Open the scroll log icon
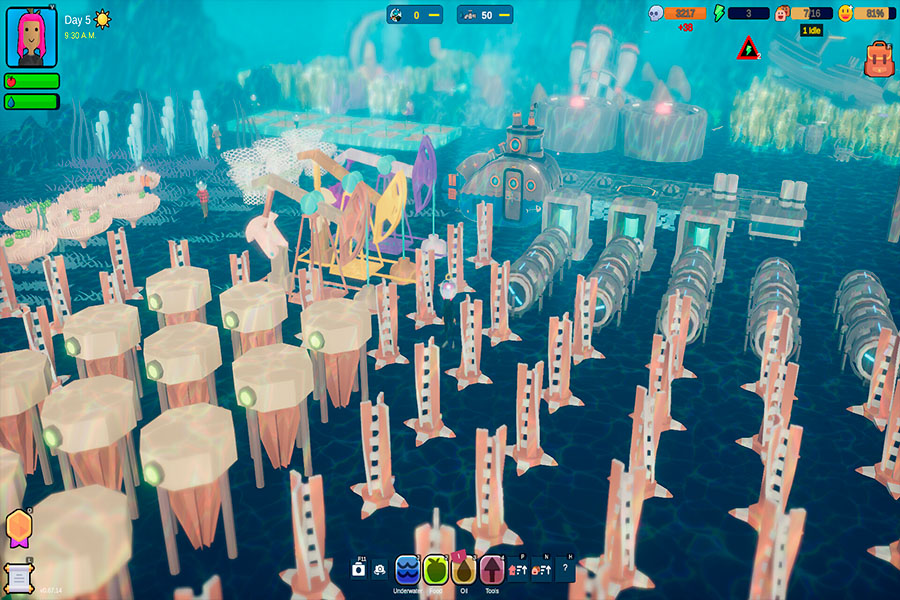This screenshot has width=900, height=600. [x=17, y=577]
